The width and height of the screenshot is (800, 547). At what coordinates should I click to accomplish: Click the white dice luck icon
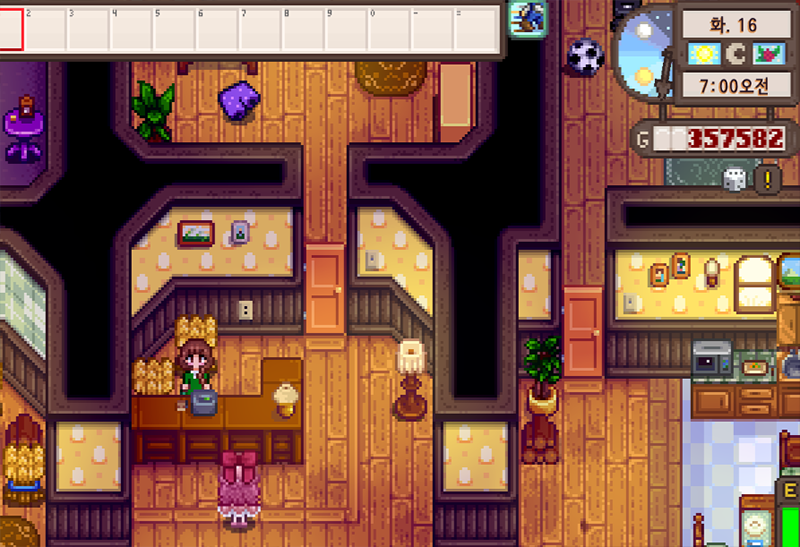(735, 179)
